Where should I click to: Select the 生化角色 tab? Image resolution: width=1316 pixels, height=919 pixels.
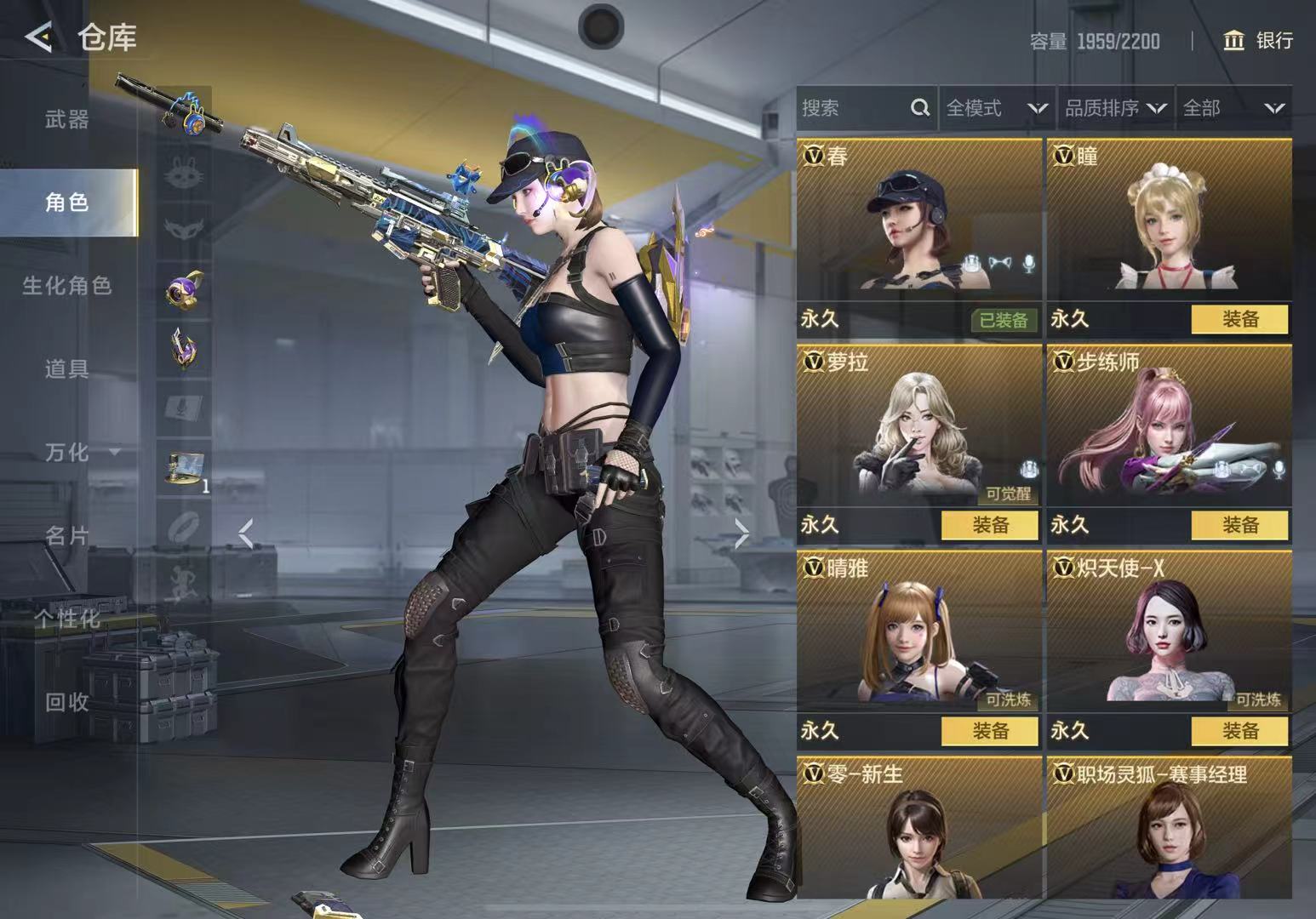pos(67,286)
